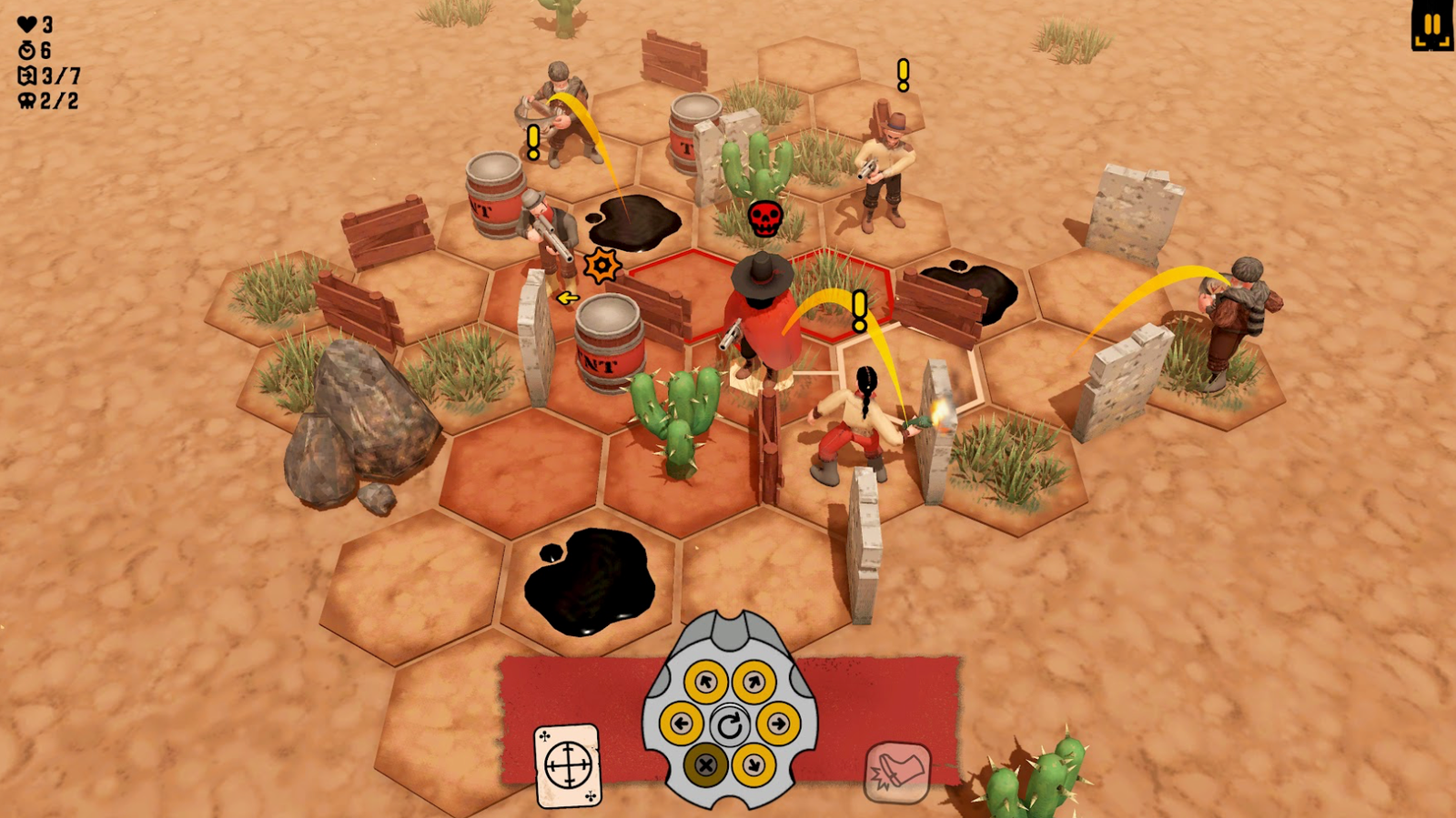Fire the up-right arrow bullet chamber

(753, 682)
